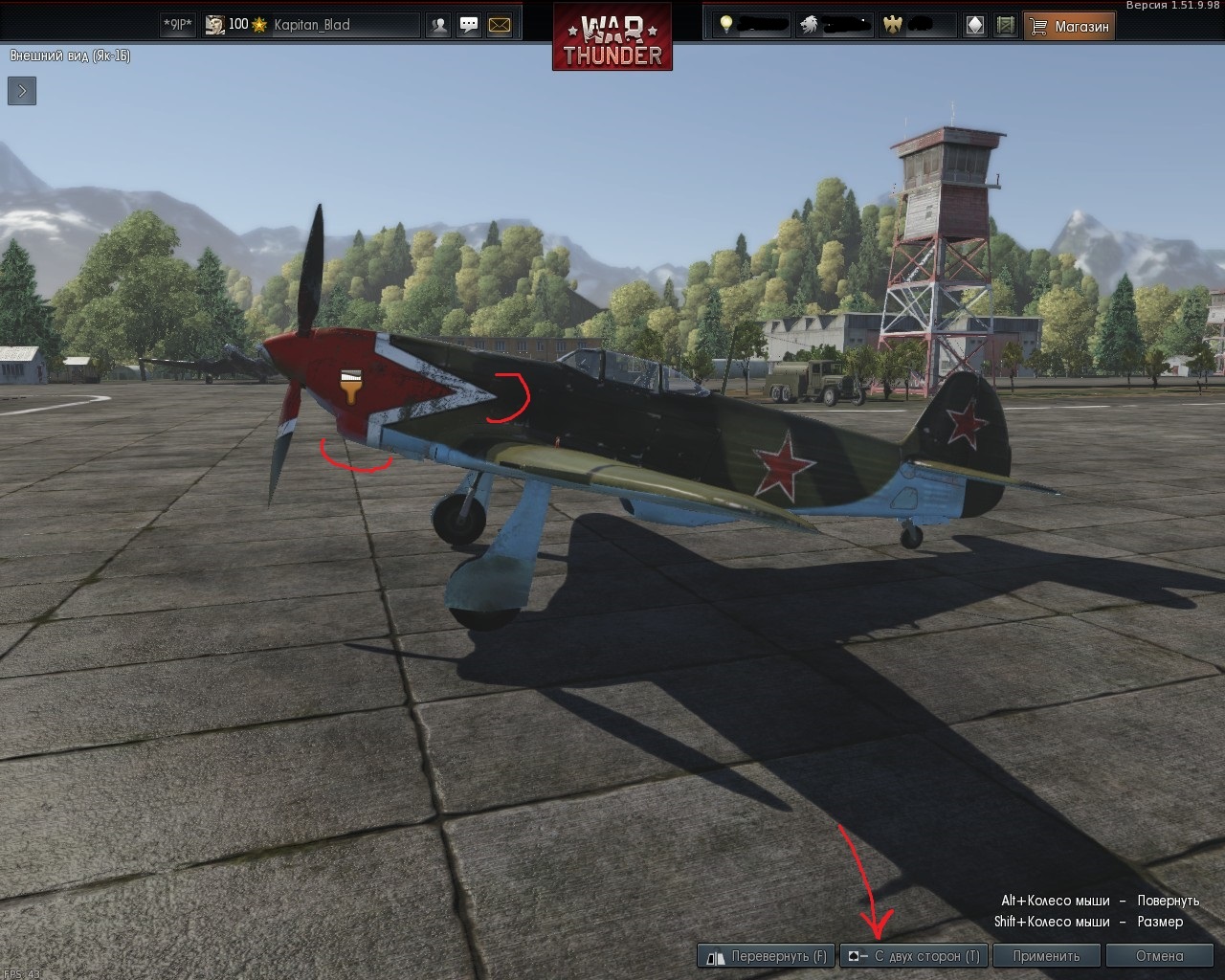
Task: Flip the decal with Перевернуть
Action: pyautogui.click(x=767, y=955)
